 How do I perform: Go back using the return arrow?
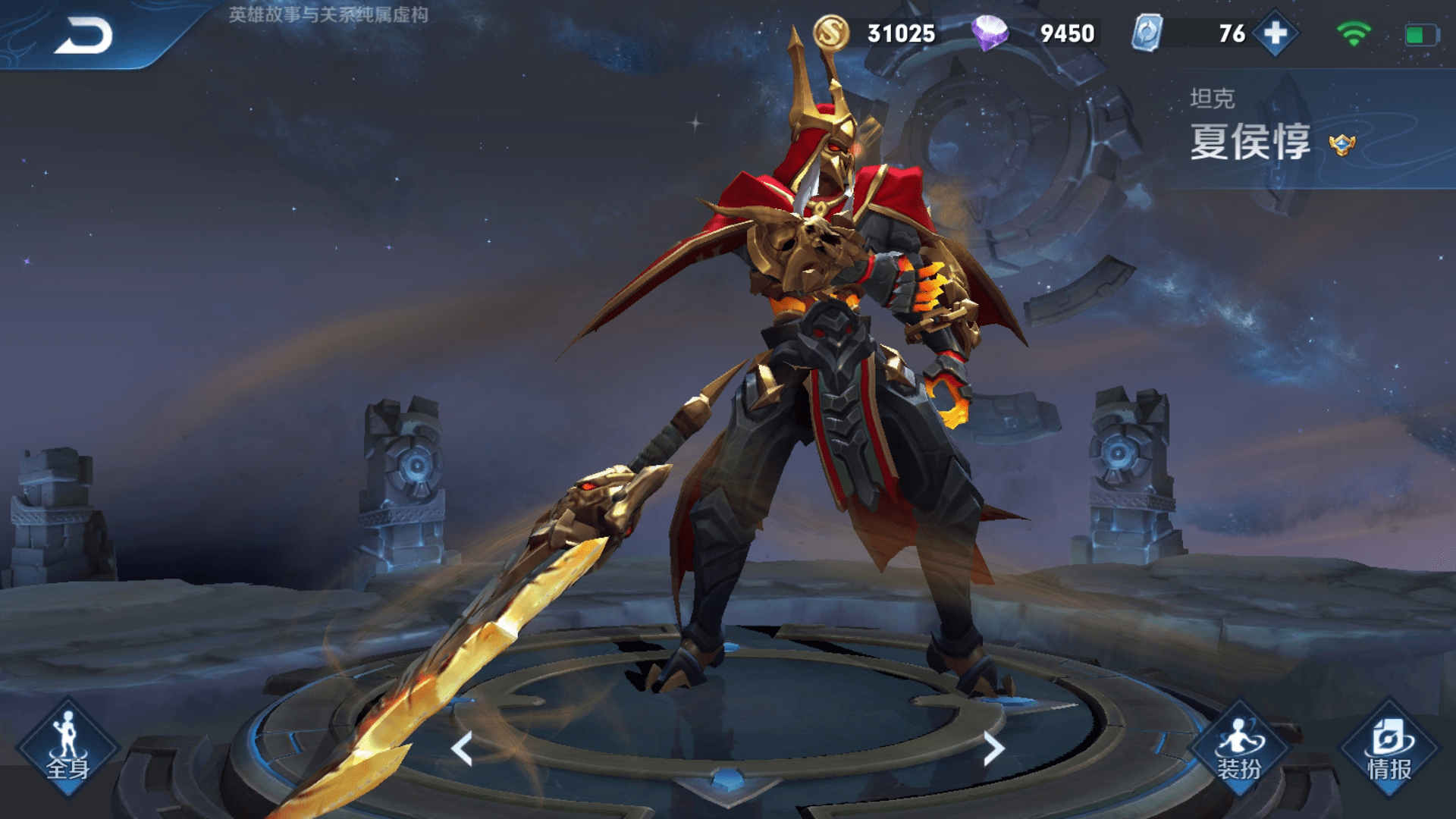tap(83, 36)
